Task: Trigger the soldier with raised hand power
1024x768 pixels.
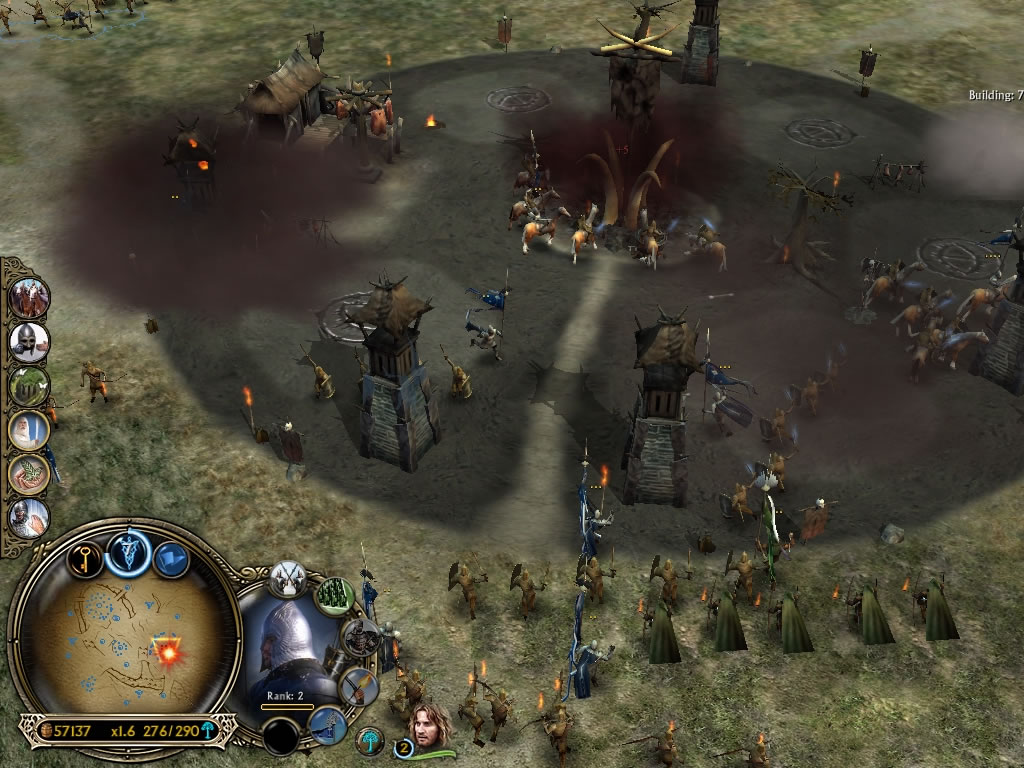Action: (29, 517)
